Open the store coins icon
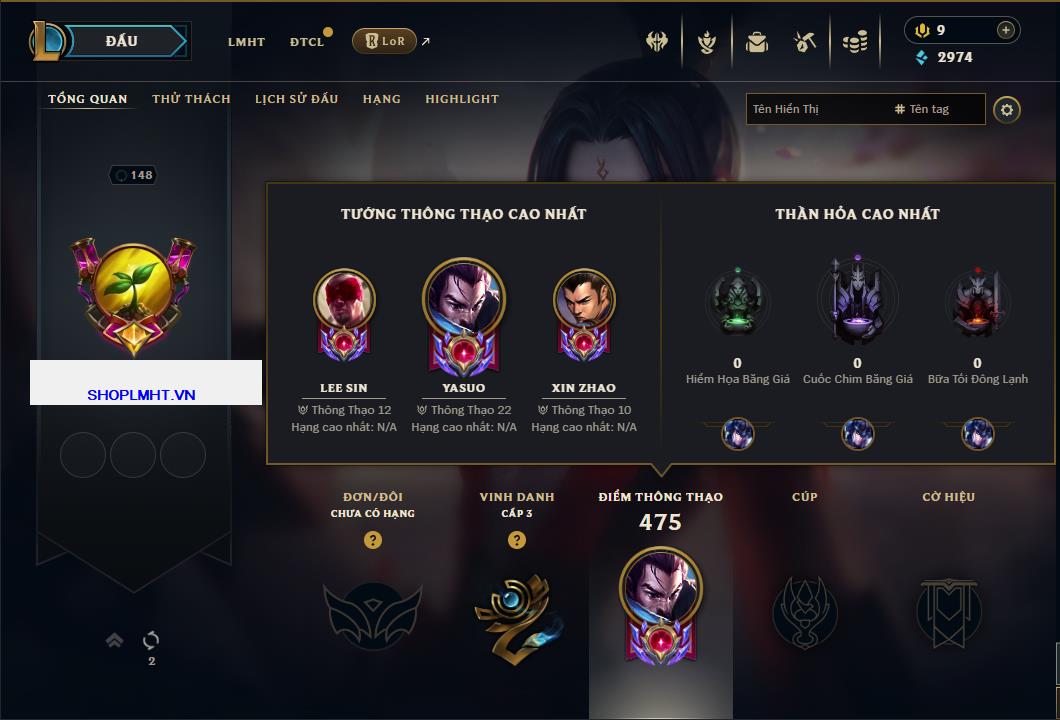Viewport: 1060px width, 720px height. click(x=854, y=42)
